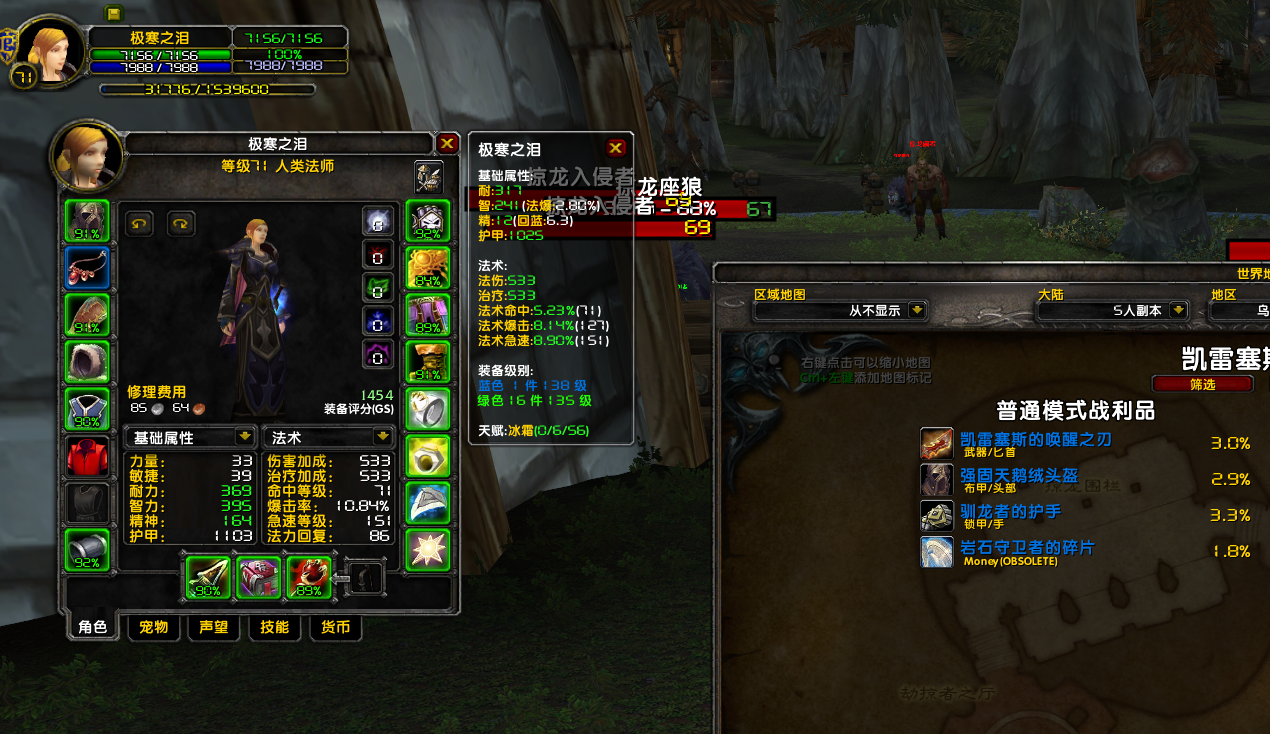Choose the wand in the ranged slot
Image resolution: width=1270 pixels, height=734 pixels.
[310, 578]
